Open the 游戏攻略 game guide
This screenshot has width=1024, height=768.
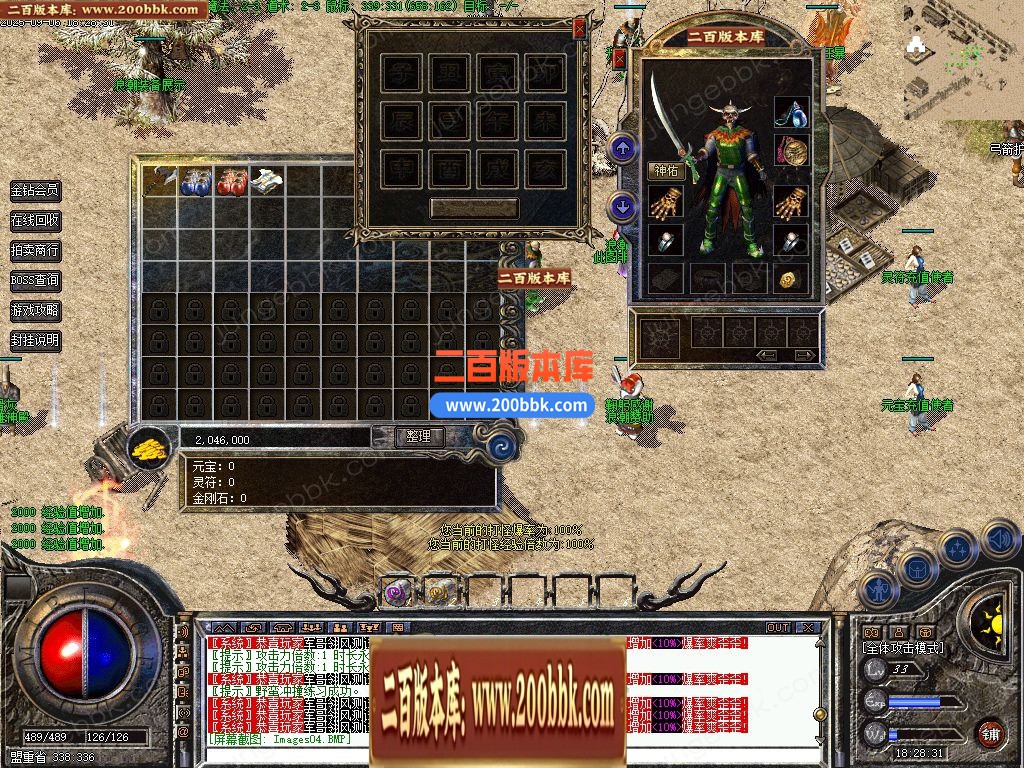tap(35, 311)
